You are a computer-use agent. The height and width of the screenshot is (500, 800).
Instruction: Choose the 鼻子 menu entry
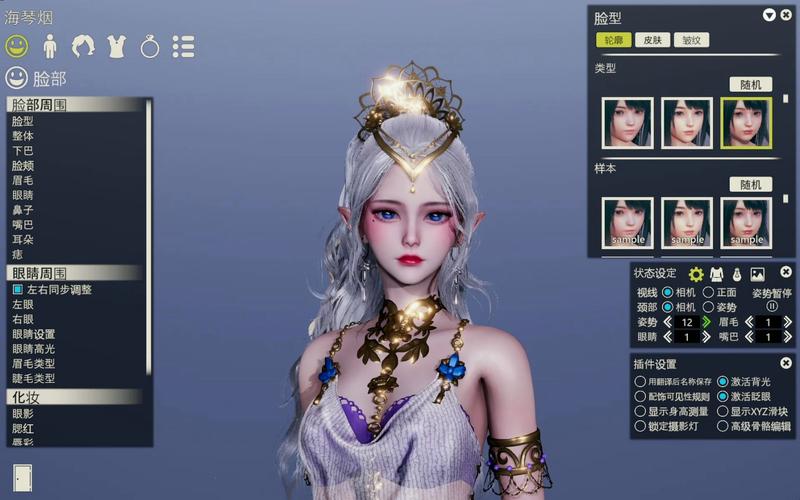(x=23, y=211)
